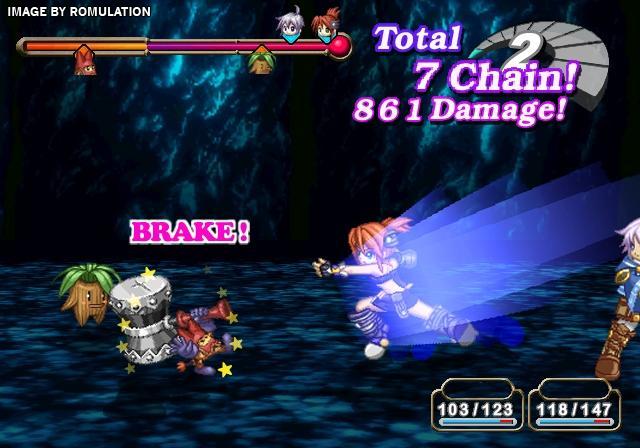Click the leafy plant enemy turn-order marker
The image size is (640, 448).
261,62
